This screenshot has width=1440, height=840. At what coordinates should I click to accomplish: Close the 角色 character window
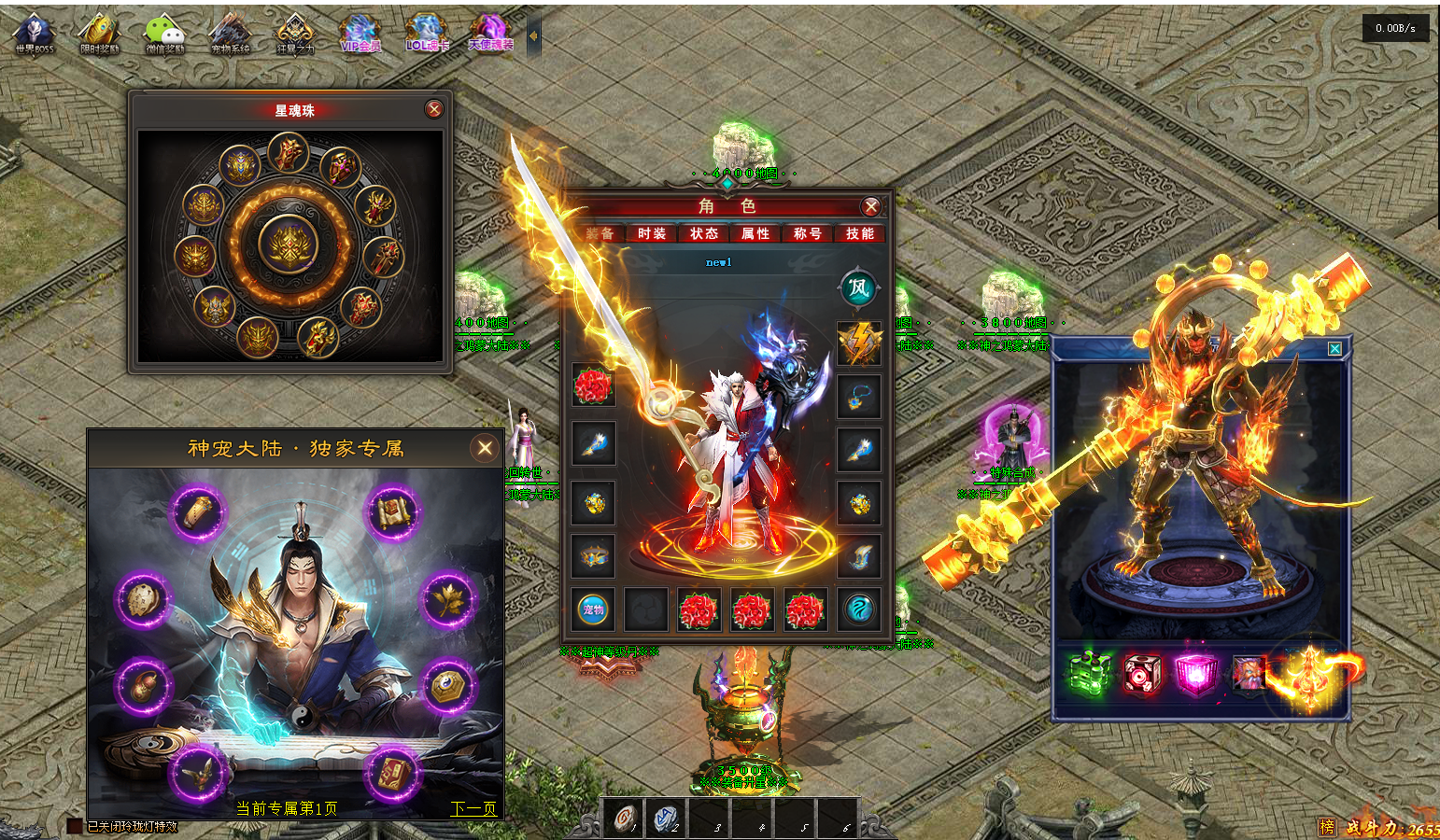870,206
